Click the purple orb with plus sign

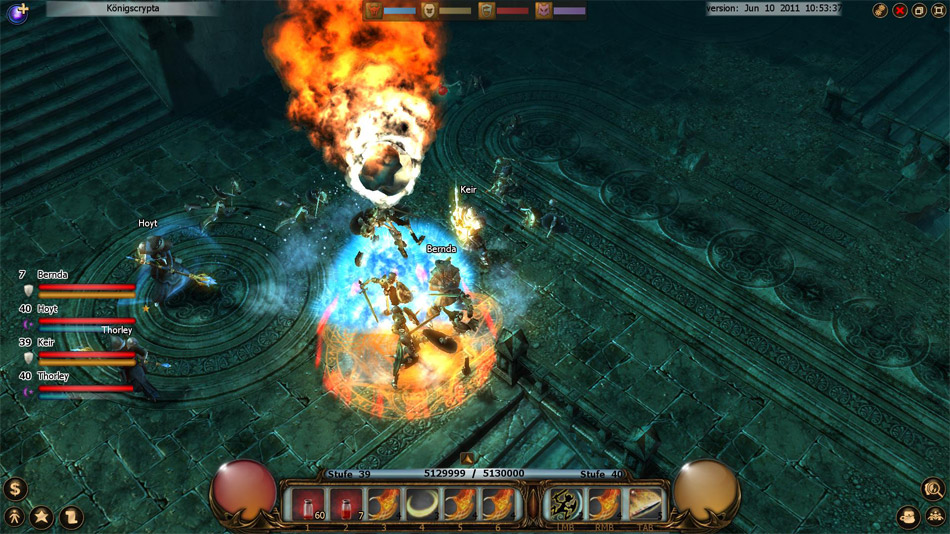coord(17,12)
